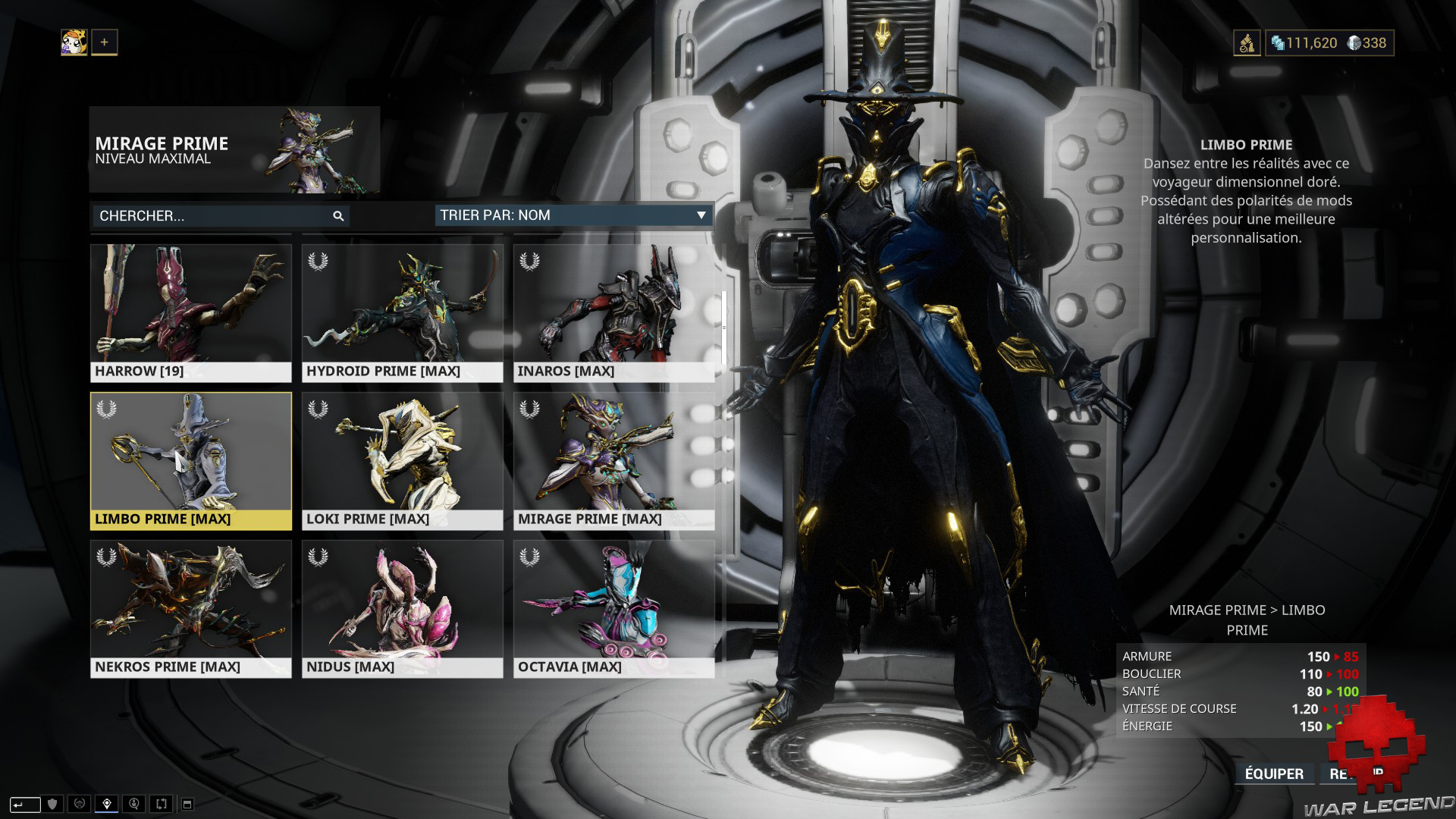Select the Limbo Prime tile
Image resolution: width=1456 pixels, height=819 pixels.
[190, 460]
